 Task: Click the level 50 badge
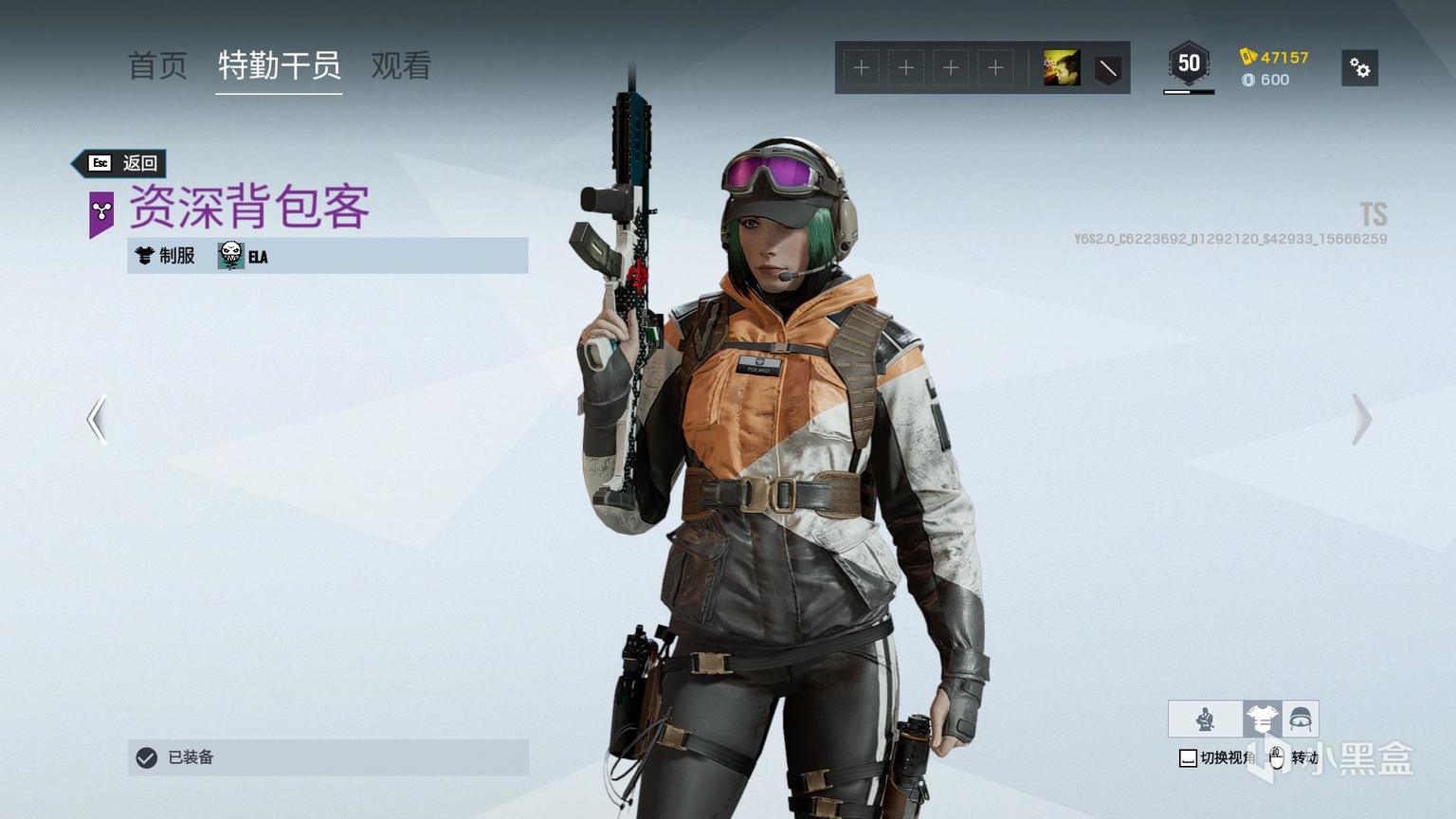point(1189,64)
